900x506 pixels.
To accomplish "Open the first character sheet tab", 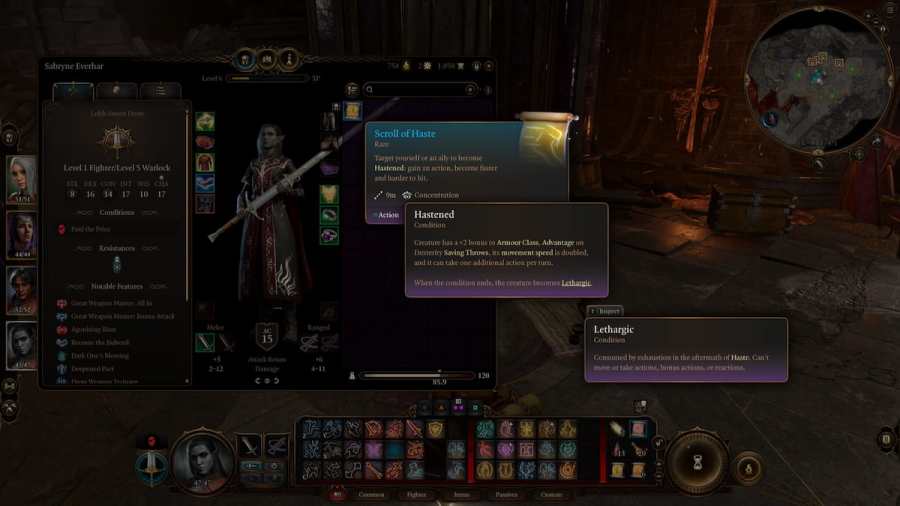I will click(72, 91).
